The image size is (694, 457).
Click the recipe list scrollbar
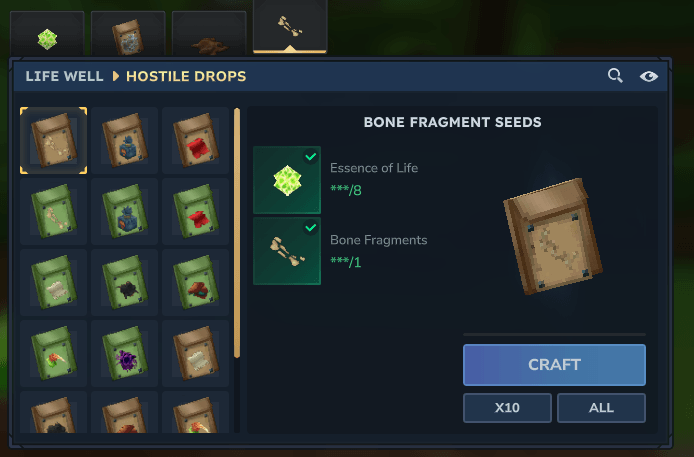coord(237,232)
